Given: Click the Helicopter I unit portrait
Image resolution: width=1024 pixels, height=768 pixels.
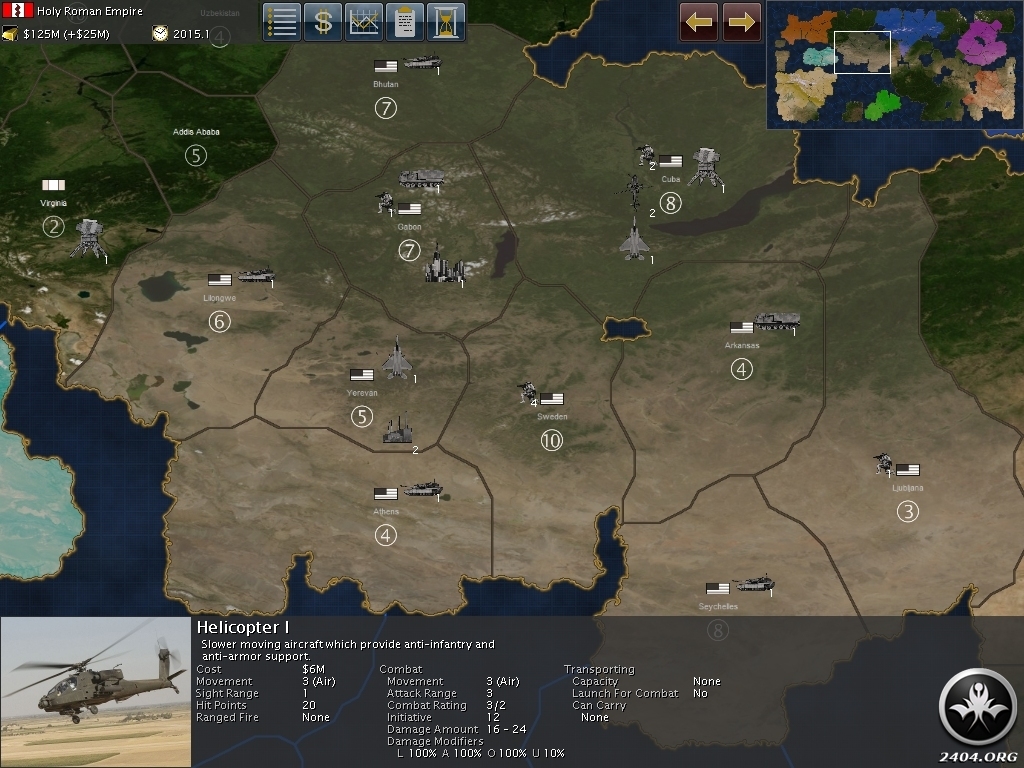Looking at the screenshot, I should pos(96,692).
